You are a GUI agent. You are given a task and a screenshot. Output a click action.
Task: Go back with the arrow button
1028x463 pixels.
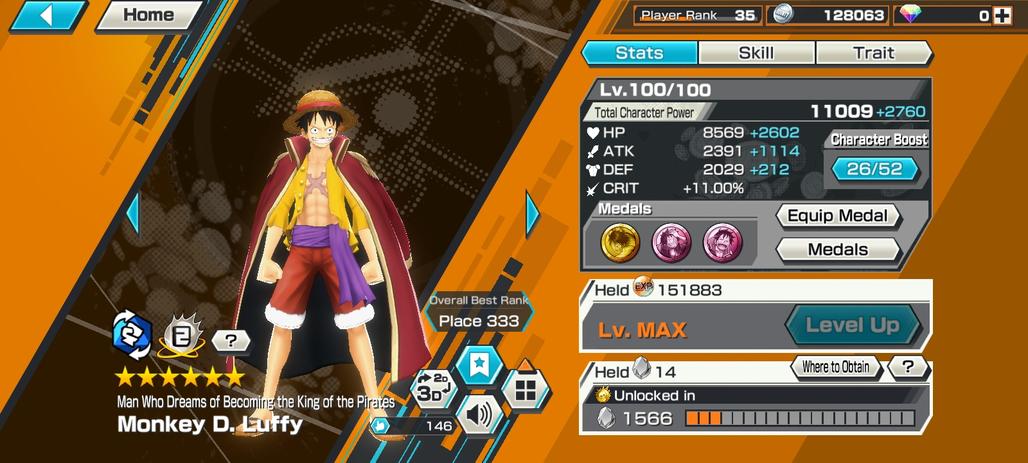[46, 15]
